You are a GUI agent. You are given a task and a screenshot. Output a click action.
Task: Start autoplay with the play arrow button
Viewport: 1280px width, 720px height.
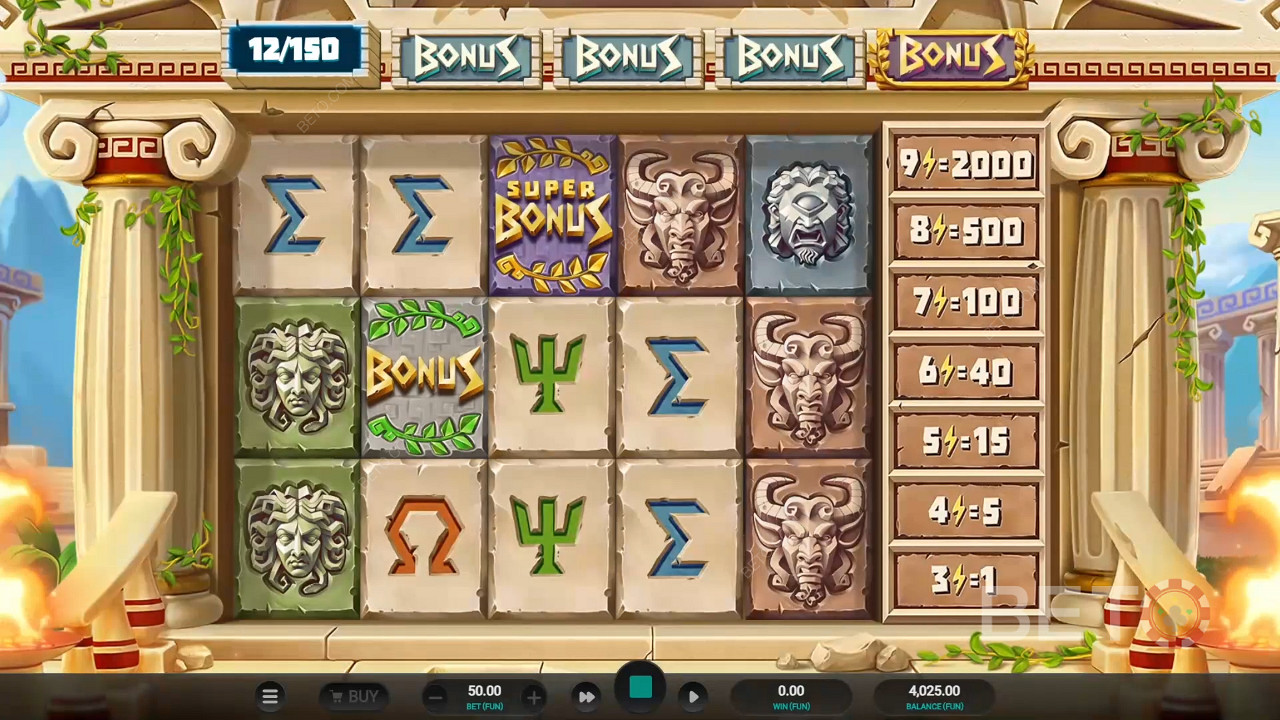point(693,697)
